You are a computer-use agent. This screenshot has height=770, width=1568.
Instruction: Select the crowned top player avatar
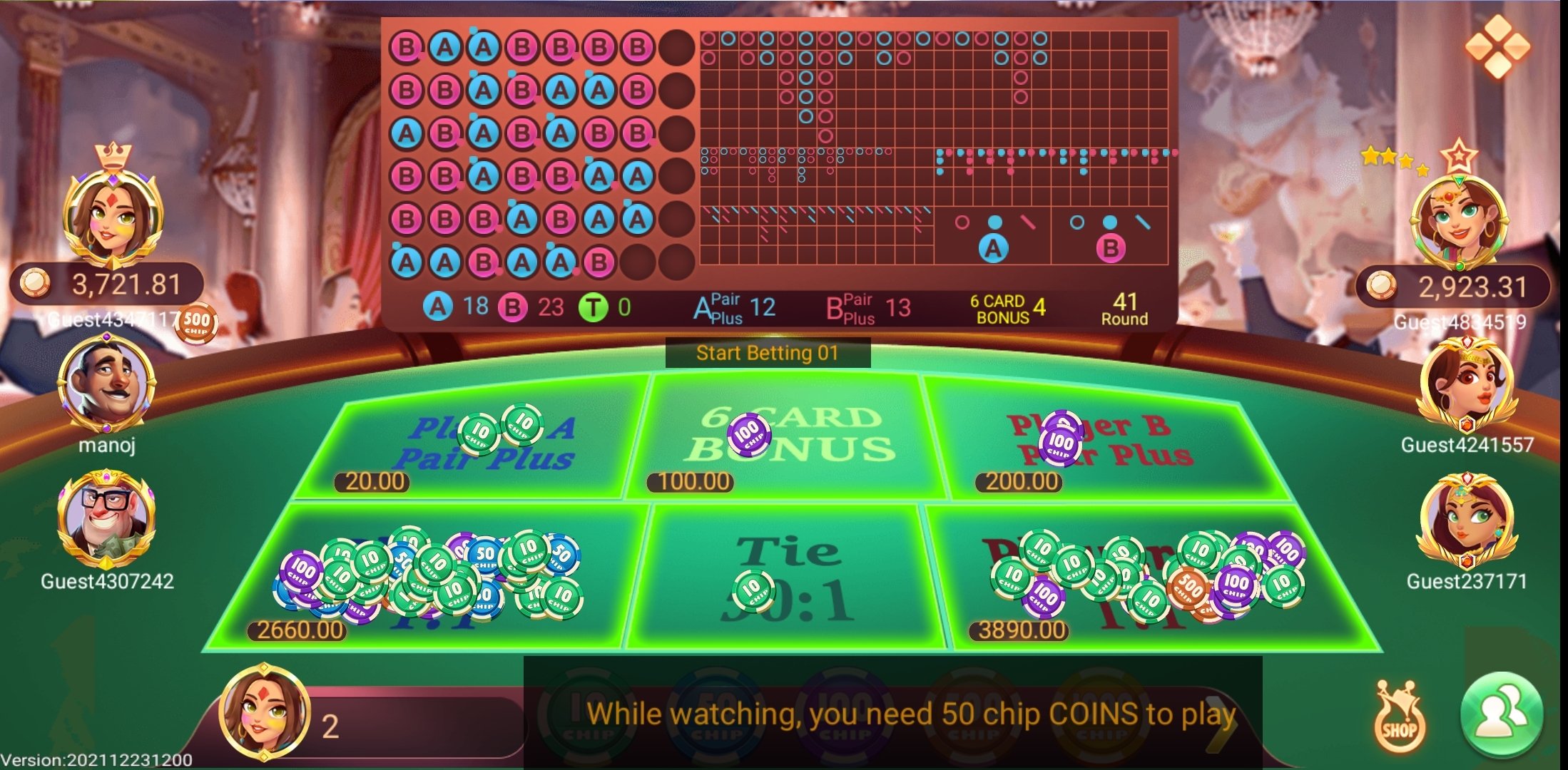pos(113,212)
